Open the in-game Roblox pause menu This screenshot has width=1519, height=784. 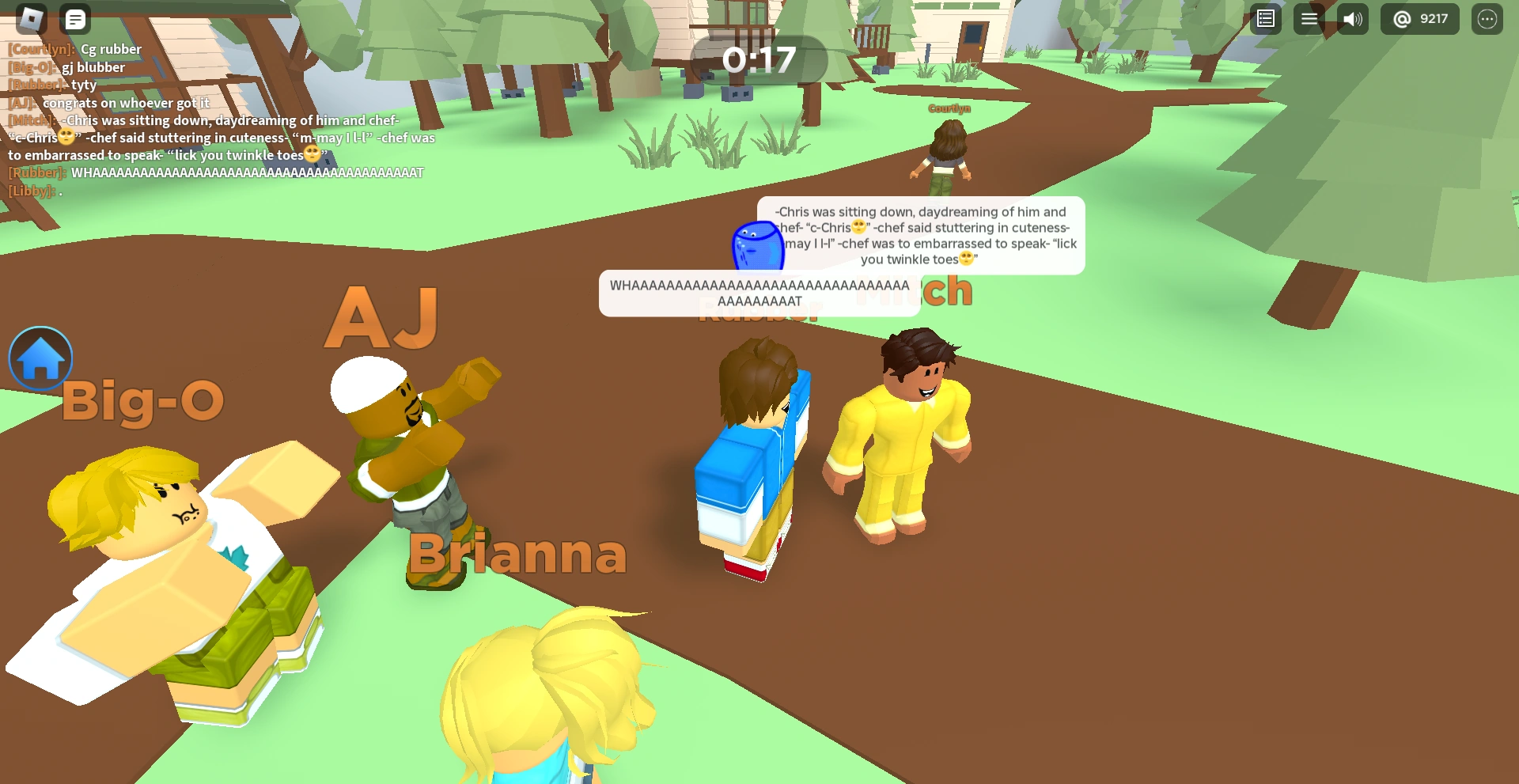(30, 18)
